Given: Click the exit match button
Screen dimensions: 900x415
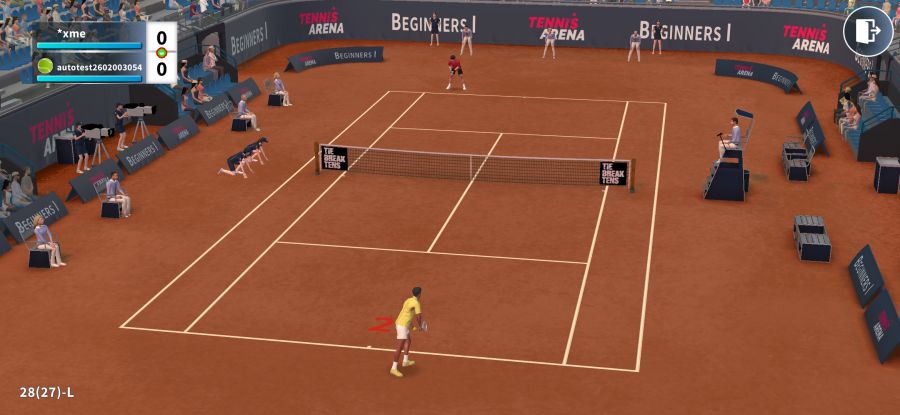Looking at the screenshot, I should point(867,31).
